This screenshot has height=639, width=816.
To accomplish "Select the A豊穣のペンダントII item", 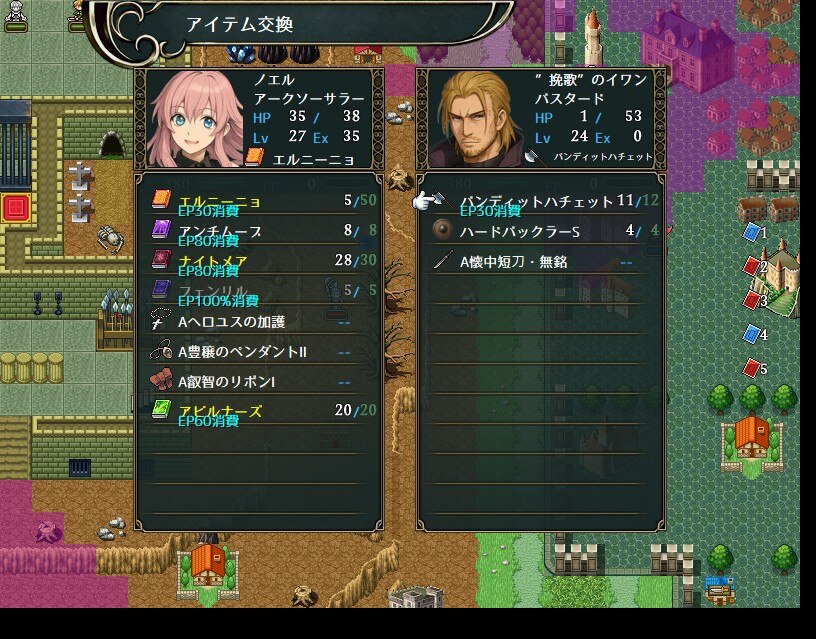I will click(258, 352).
